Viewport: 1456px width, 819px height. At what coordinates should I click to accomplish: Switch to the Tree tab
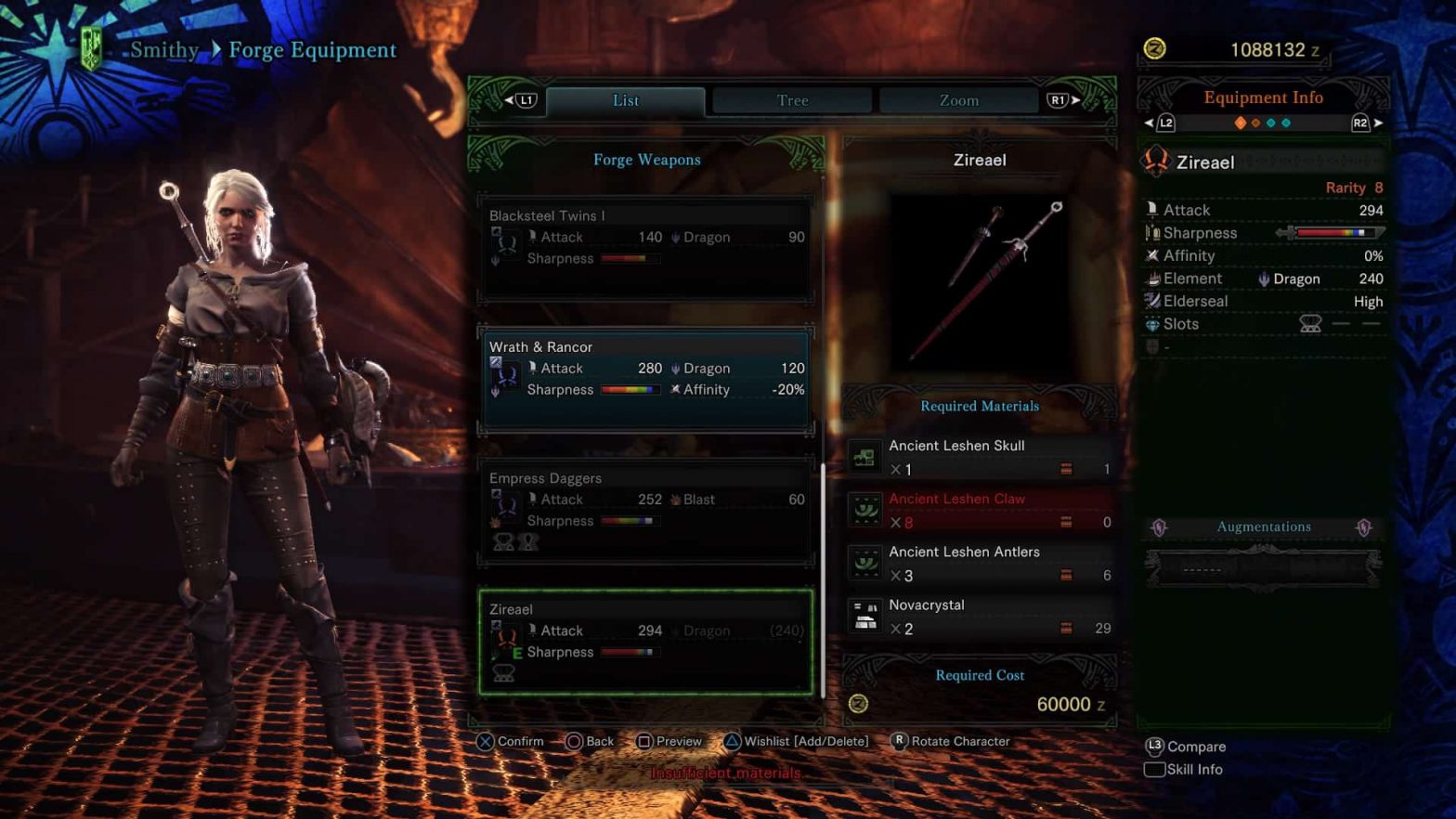tap(790, 99)
